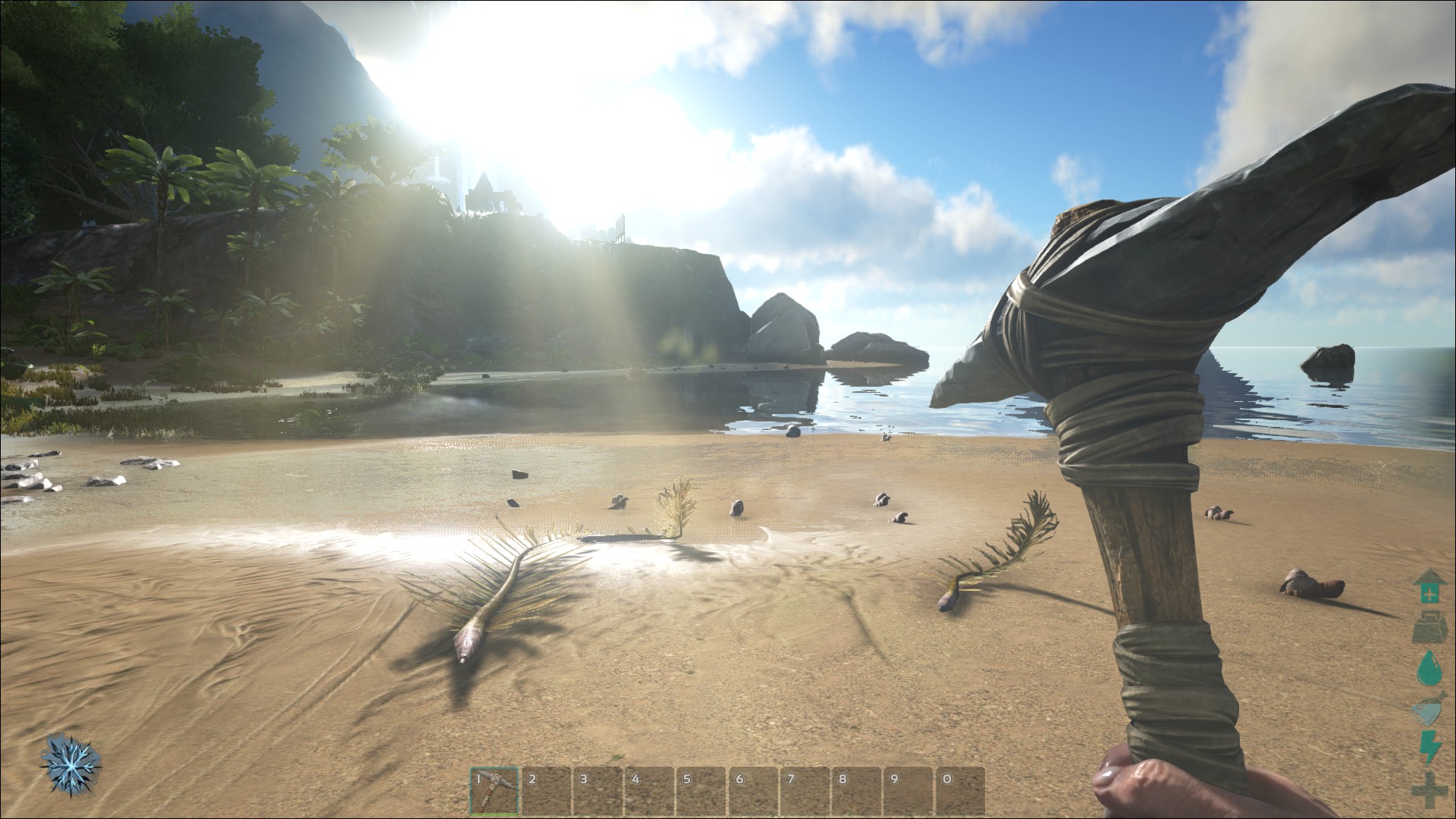
Task: Click the Weight status icon
Action: point(1429,626)
